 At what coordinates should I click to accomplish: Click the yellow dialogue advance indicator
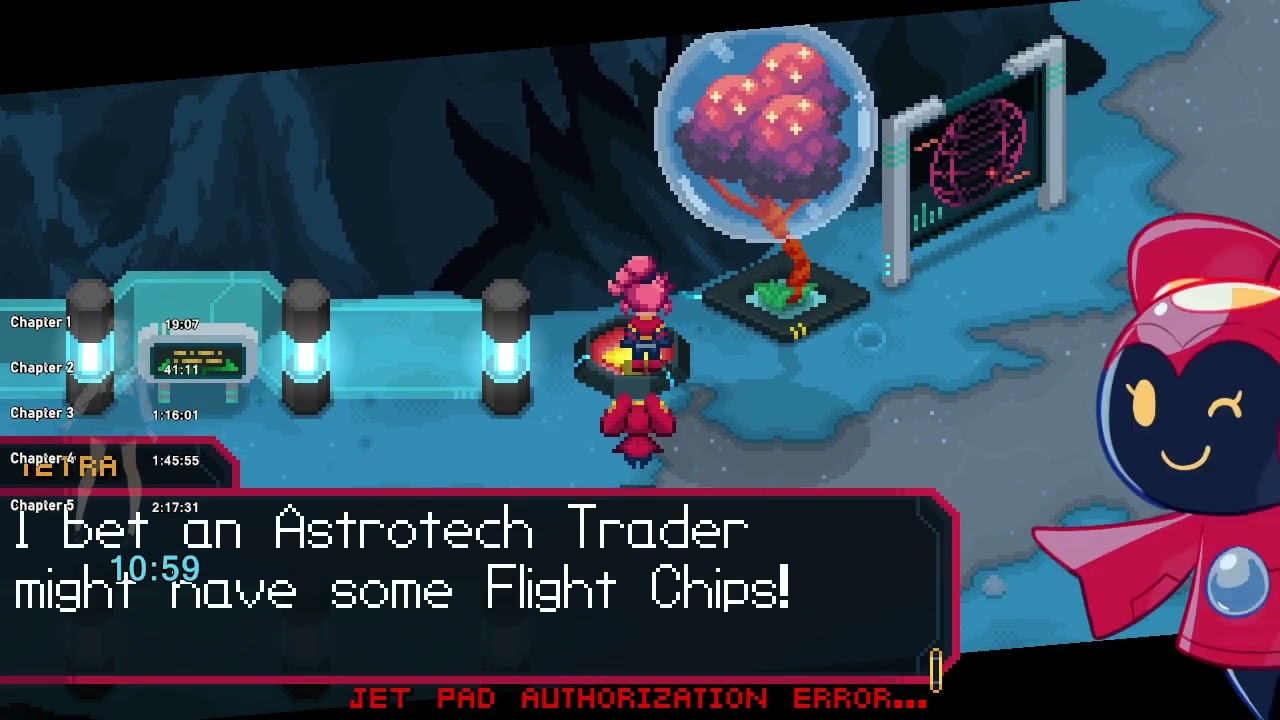(x=936, y=669)
